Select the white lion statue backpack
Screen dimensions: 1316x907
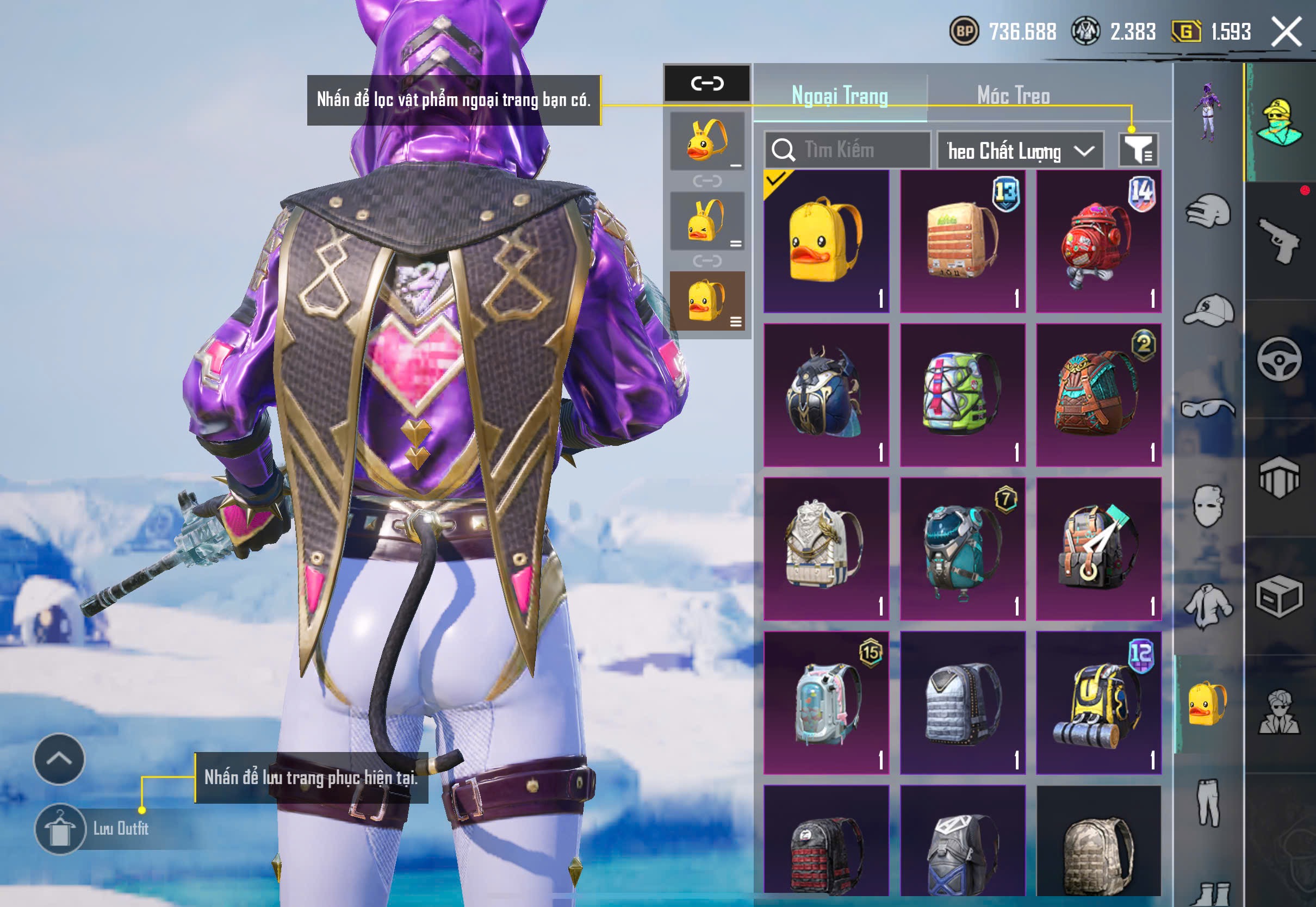826,549
